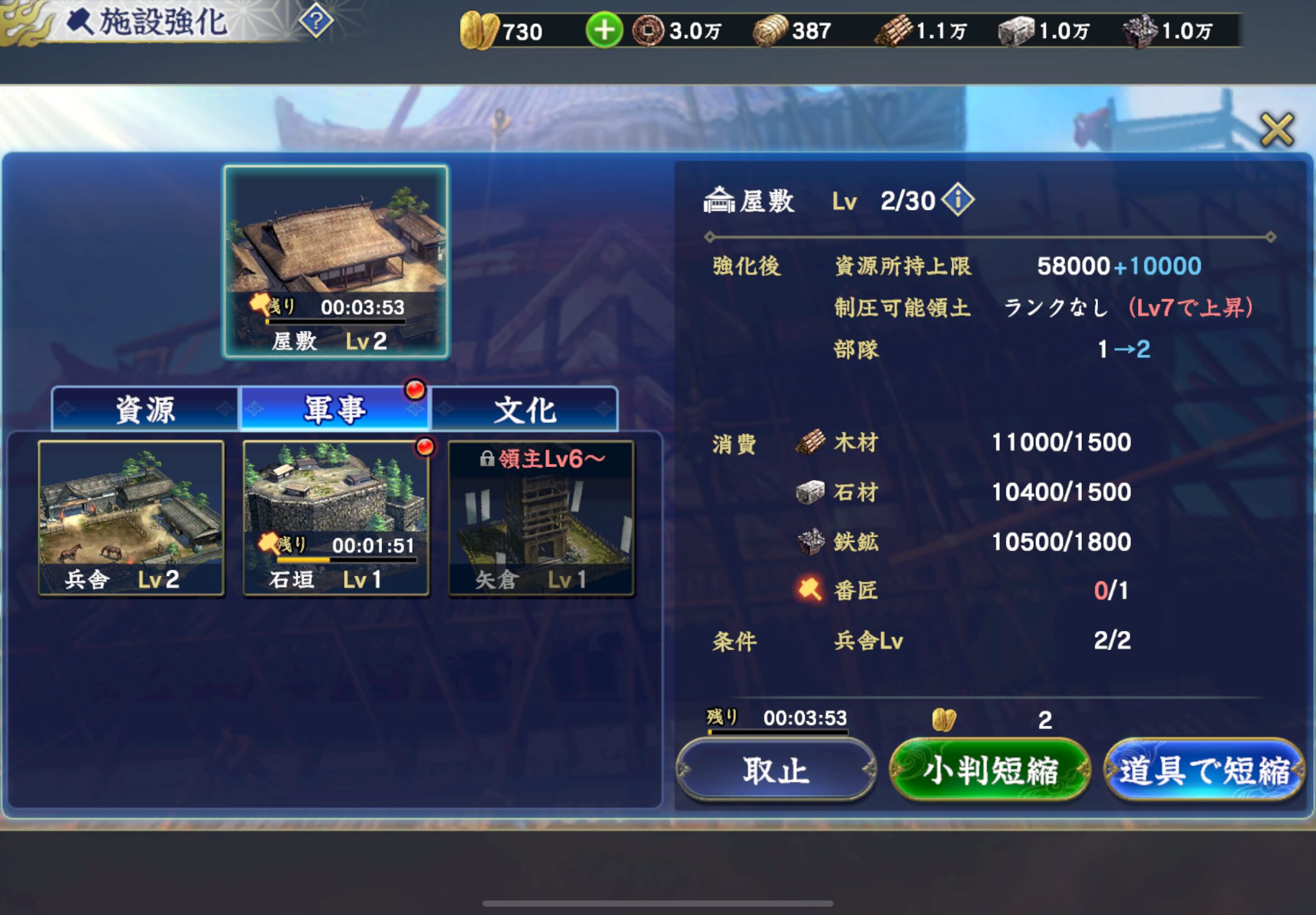Select the locked 矢倉 Lv1 building
Viewport: 1316px width, 915px height.
coord(541,518)
